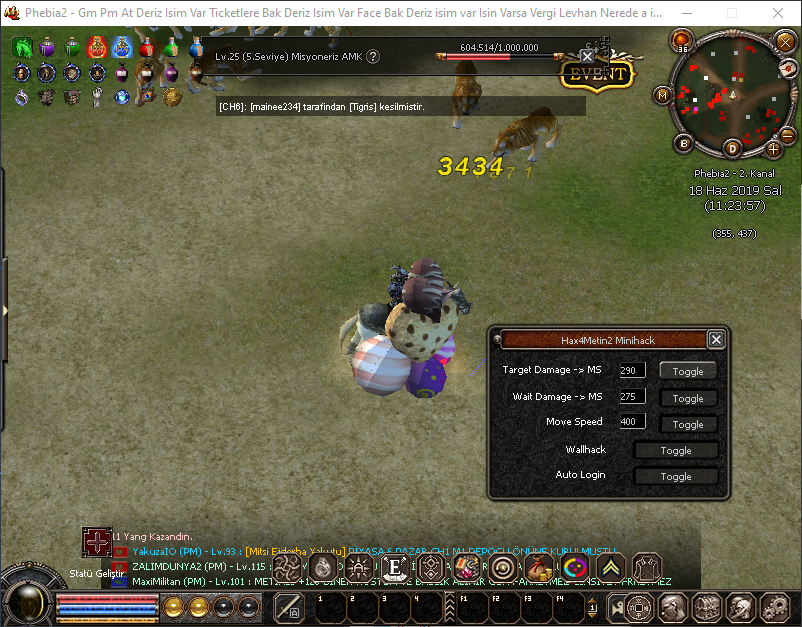Close the Hax4Metin2 Minihack window
802x627 pixels.
tap(716, 340)
